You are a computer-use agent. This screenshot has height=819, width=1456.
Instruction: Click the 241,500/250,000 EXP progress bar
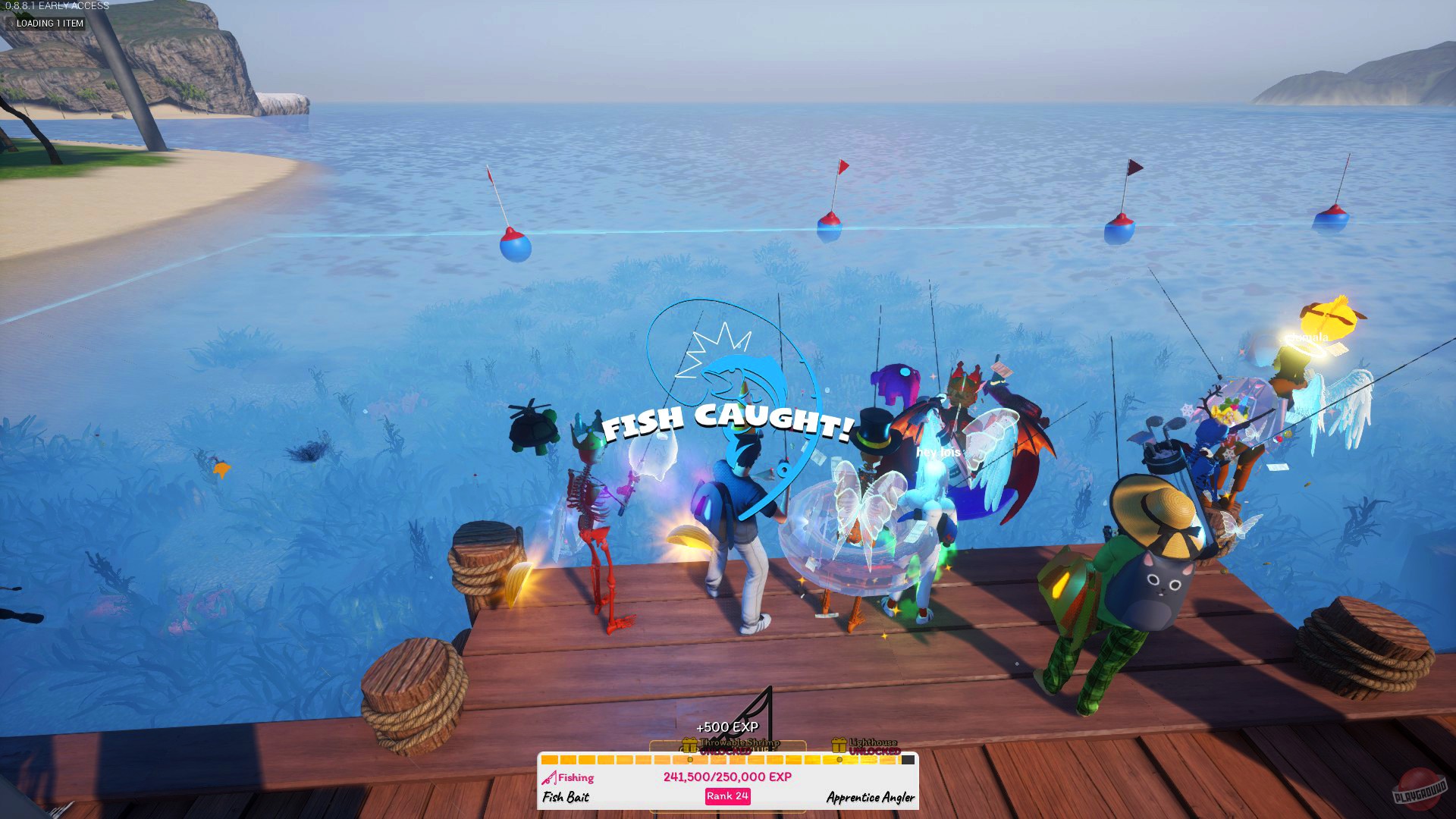tap(726, 776)
